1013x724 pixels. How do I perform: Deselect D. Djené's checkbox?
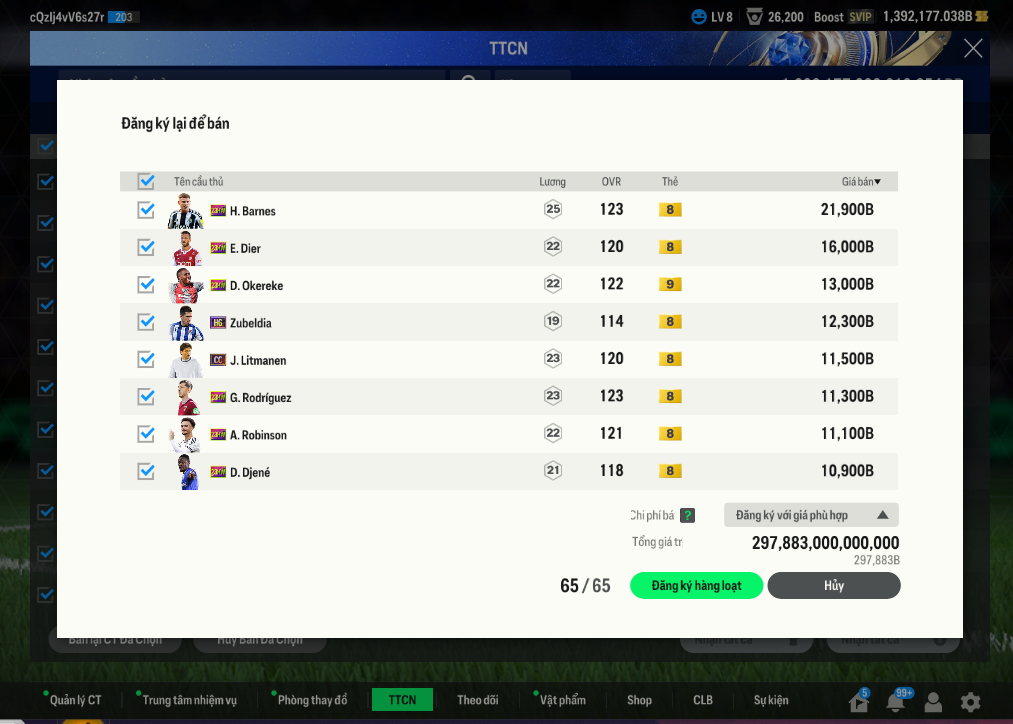(146, 471)
